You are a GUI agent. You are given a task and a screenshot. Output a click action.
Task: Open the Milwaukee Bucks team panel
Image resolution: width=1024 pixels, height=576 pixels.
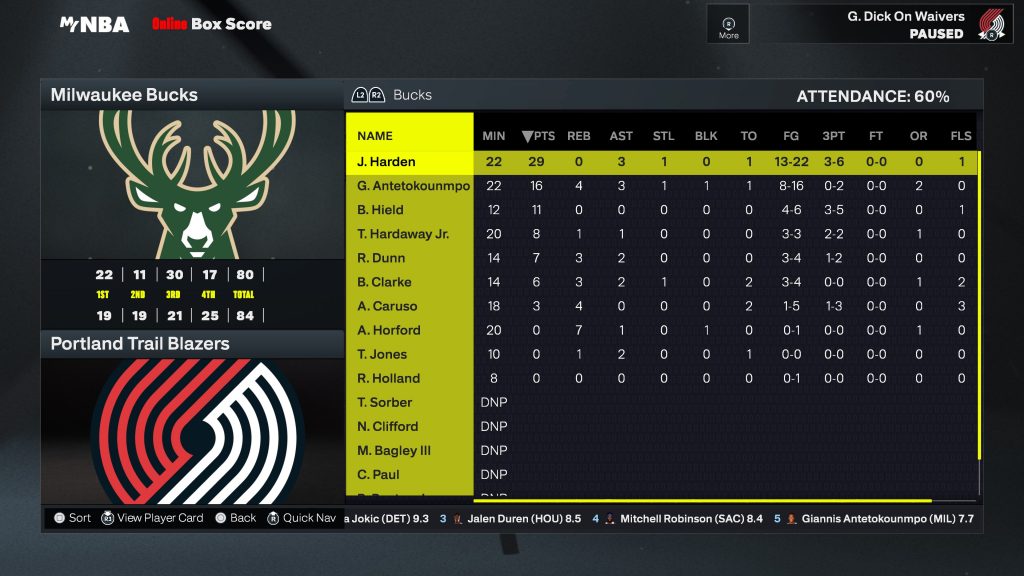click(124, 95)
